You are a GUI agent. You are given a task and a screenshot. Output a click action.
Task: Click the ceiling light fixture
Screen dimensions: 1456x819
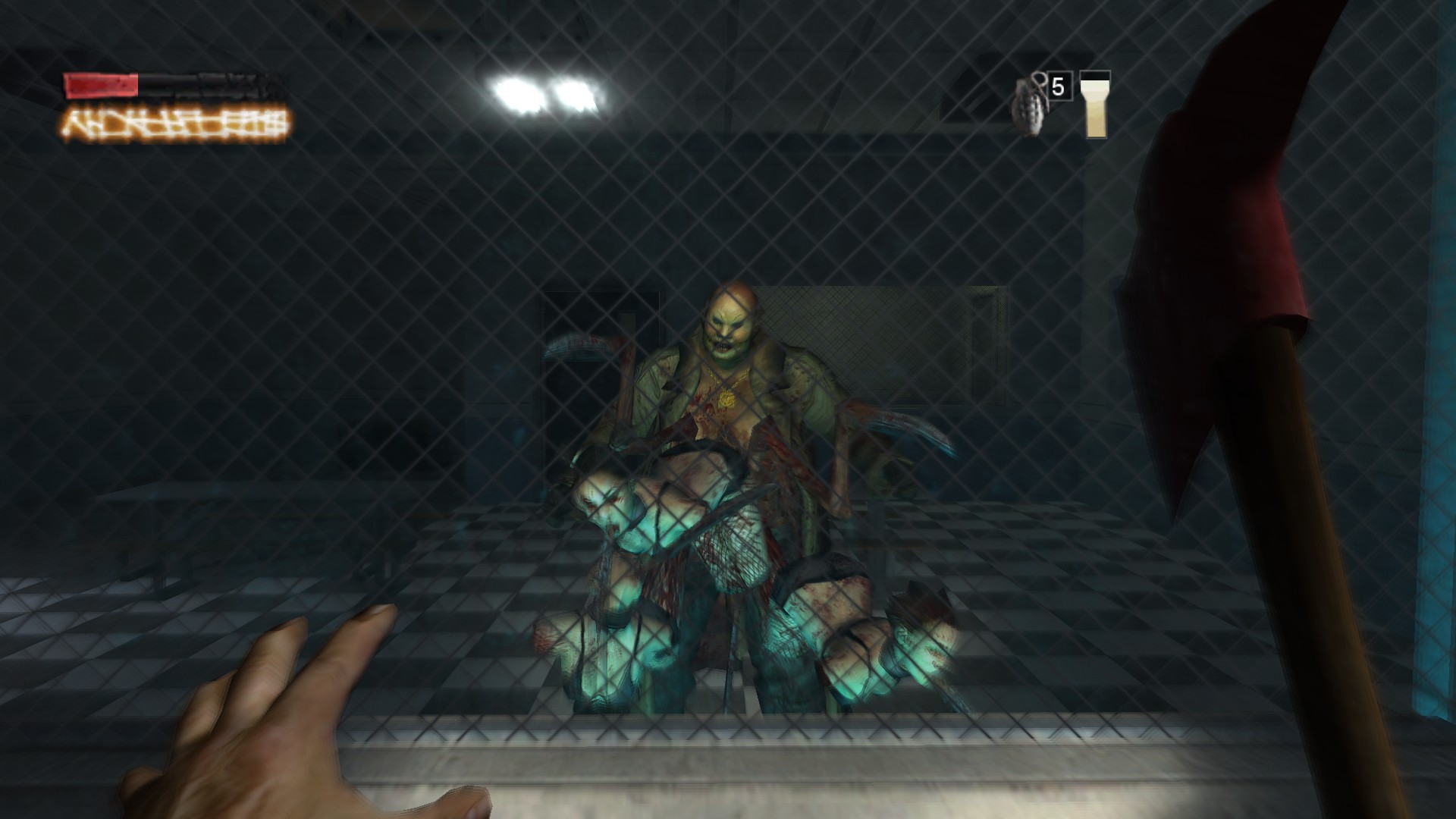[x=546, y=91]
